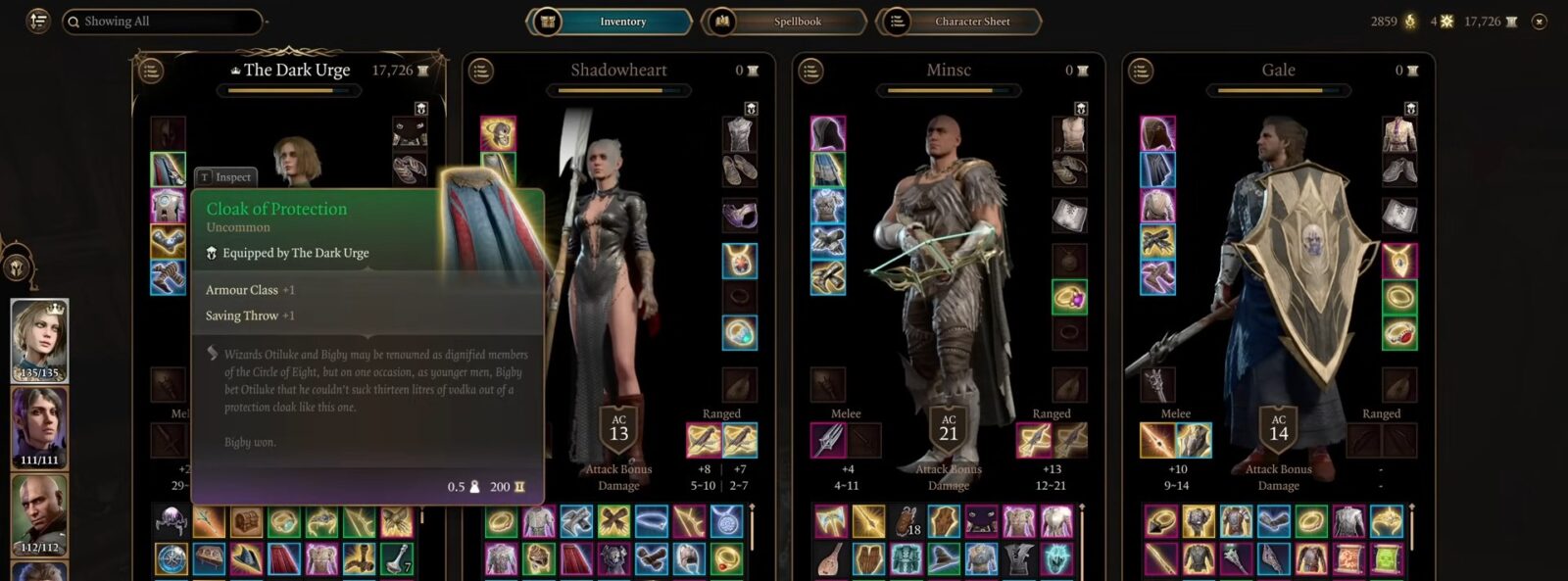This screenshot has width=1568, height=581.
Task: Open Minsc's inventory options menu
Action: [810, 71]
